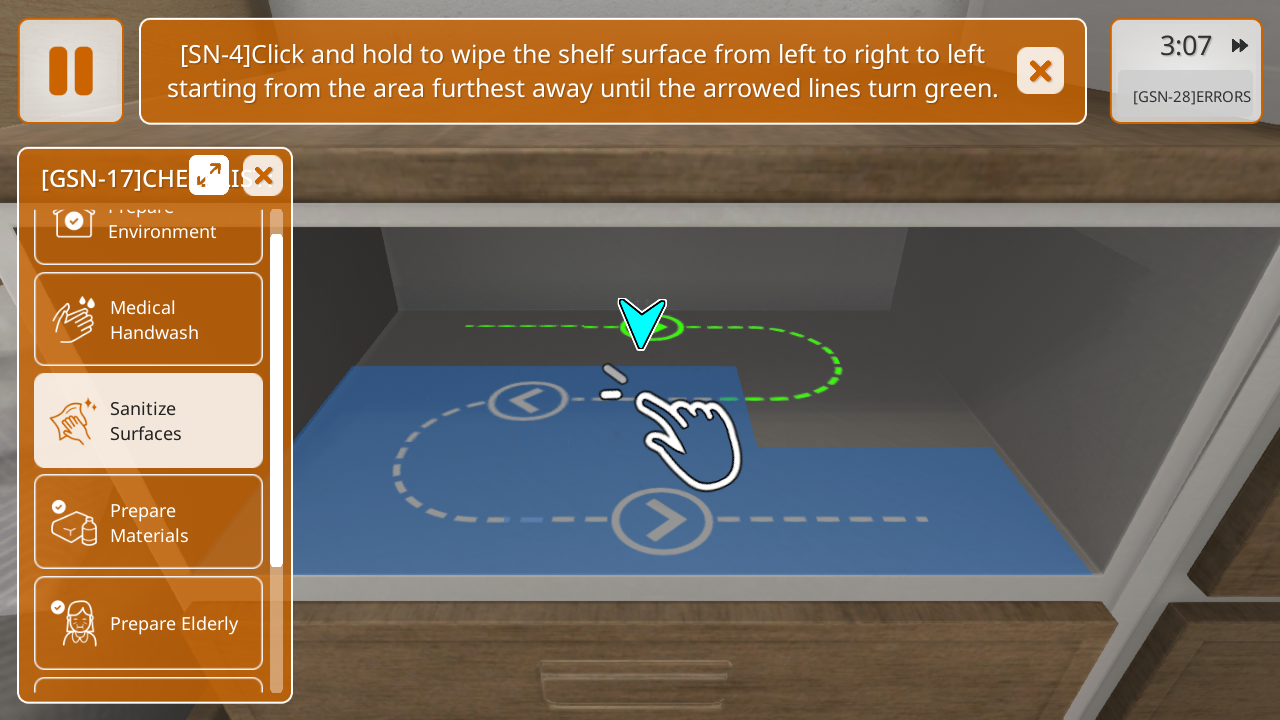
Task: Pause the simulation
Action: tap(71, 71)
